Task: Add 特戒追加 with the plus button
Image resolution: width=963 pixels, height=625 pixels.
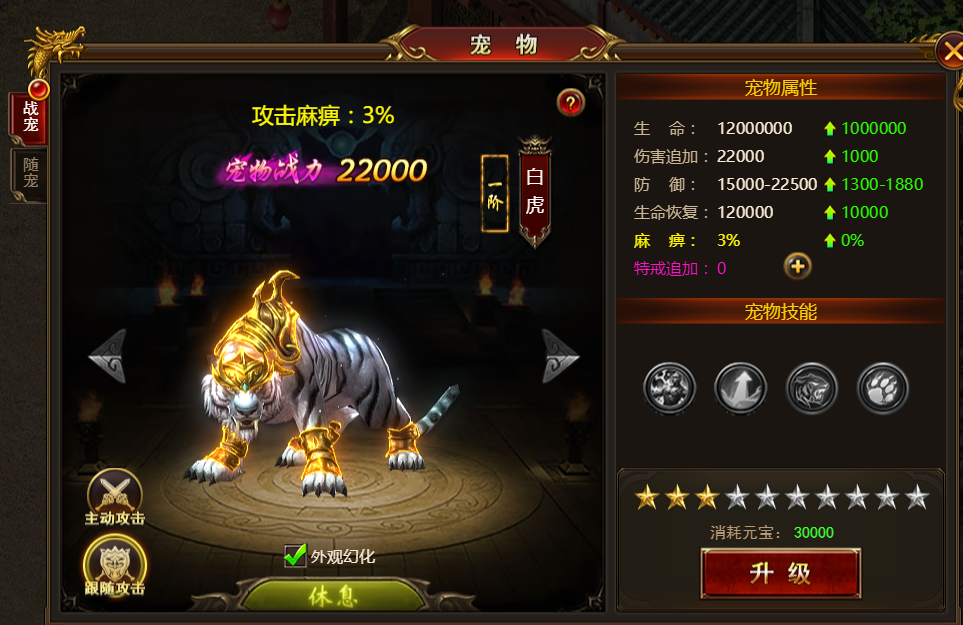Action: pyautogui.click(x=797, y=266)
